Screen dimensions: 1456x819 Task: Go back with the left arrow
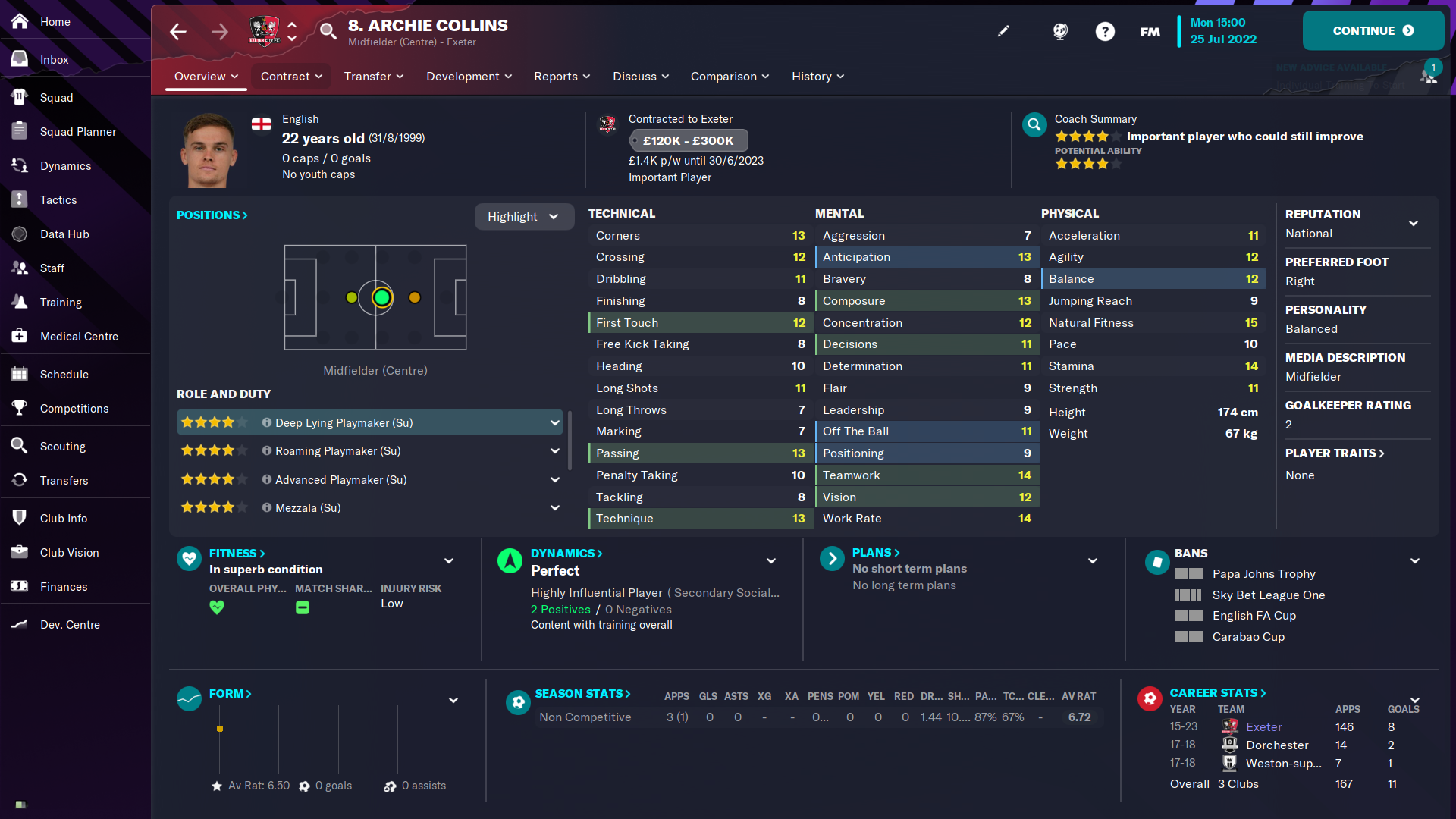[178, 31]
